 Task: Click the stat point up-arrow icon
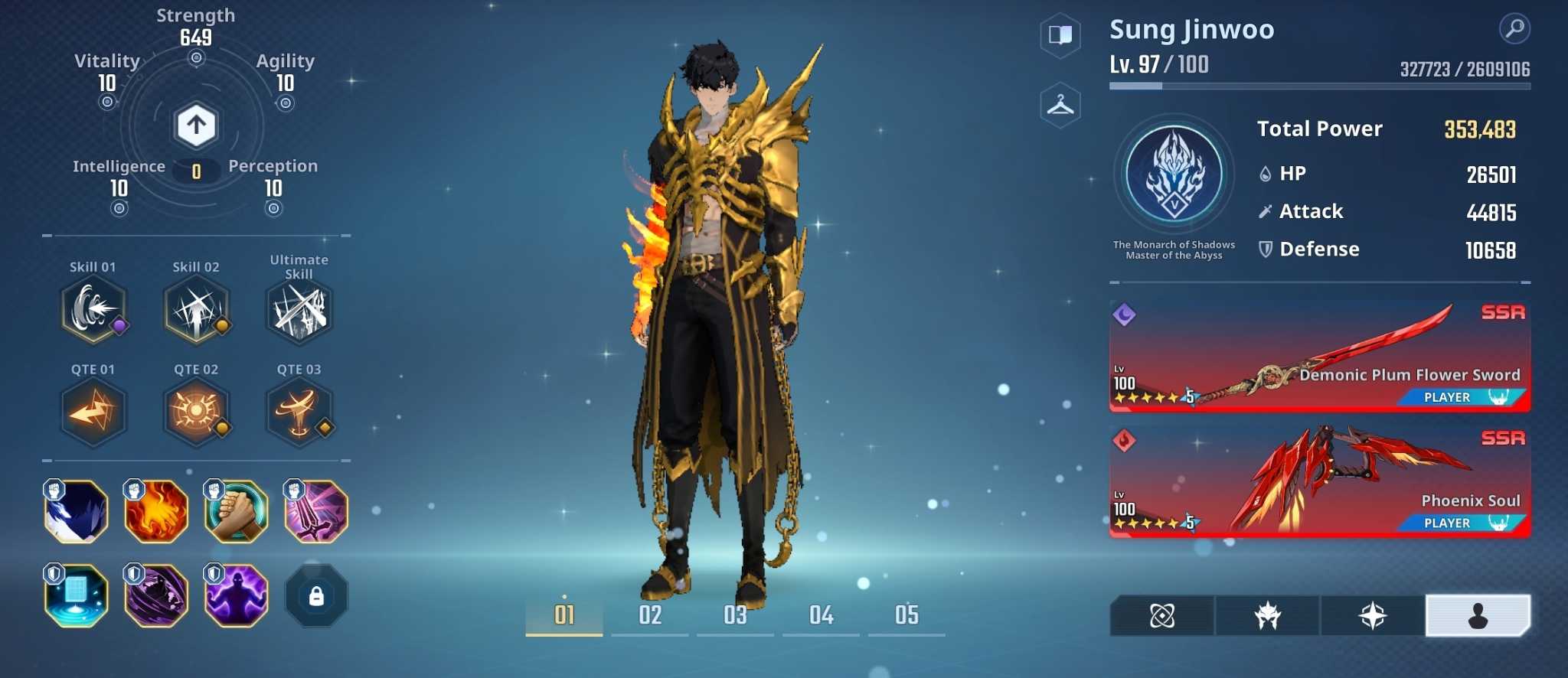(197, 124)
